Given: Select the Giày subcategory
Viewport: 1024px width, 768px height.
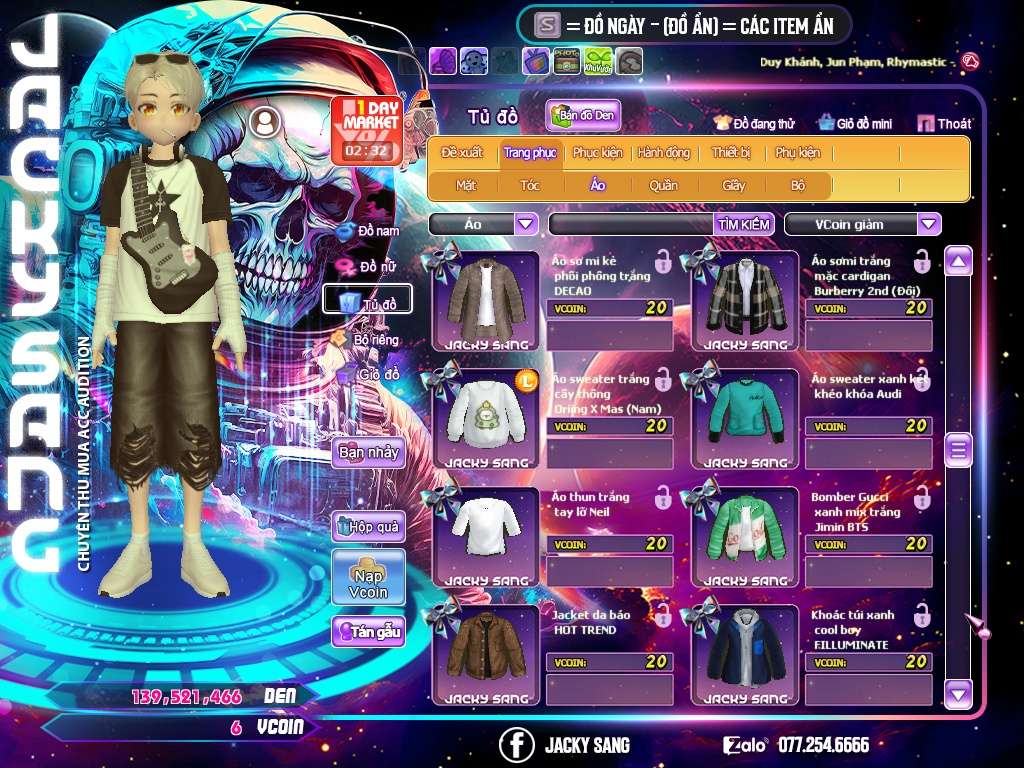Looking at the screenshot, I should [734, 185].
